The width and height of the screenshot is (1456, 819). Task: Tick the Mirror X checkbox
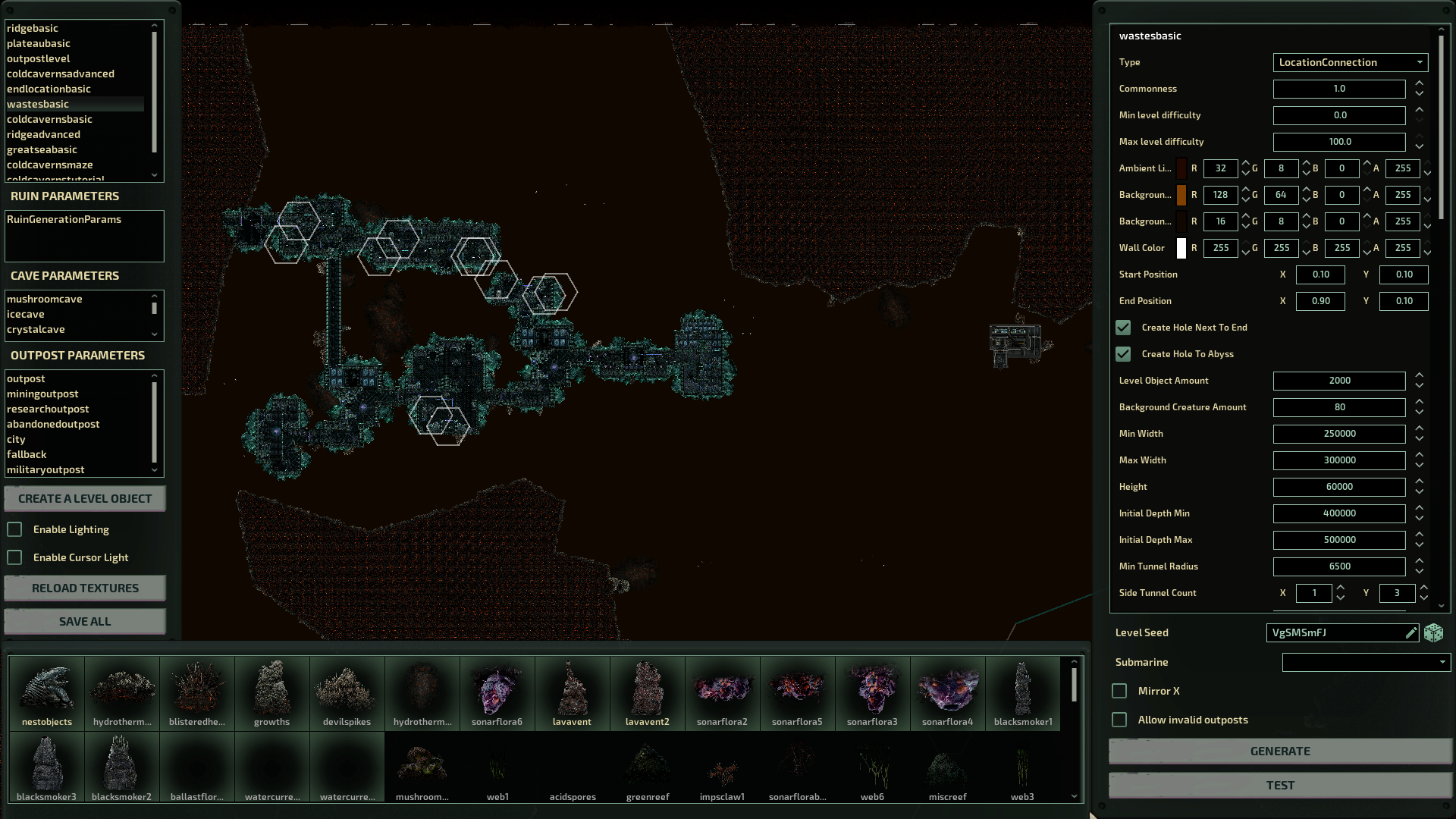[x=1119, y=691]
